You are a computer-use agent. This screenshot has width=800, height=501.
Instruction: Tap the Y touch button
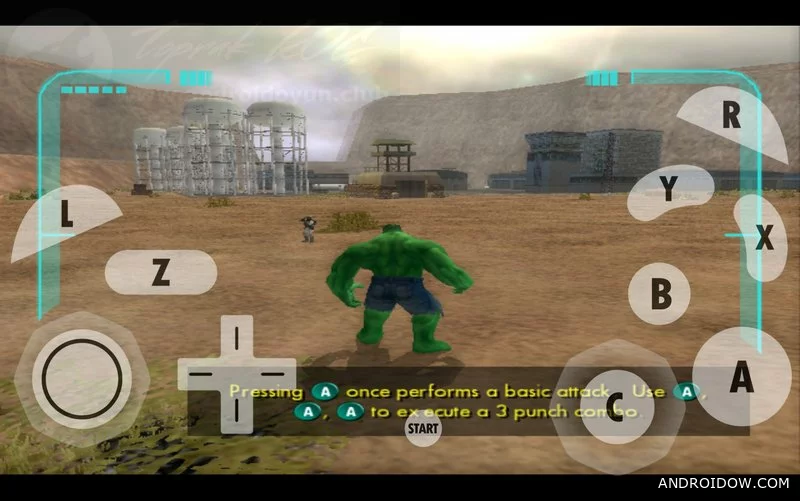coord(668,188)
